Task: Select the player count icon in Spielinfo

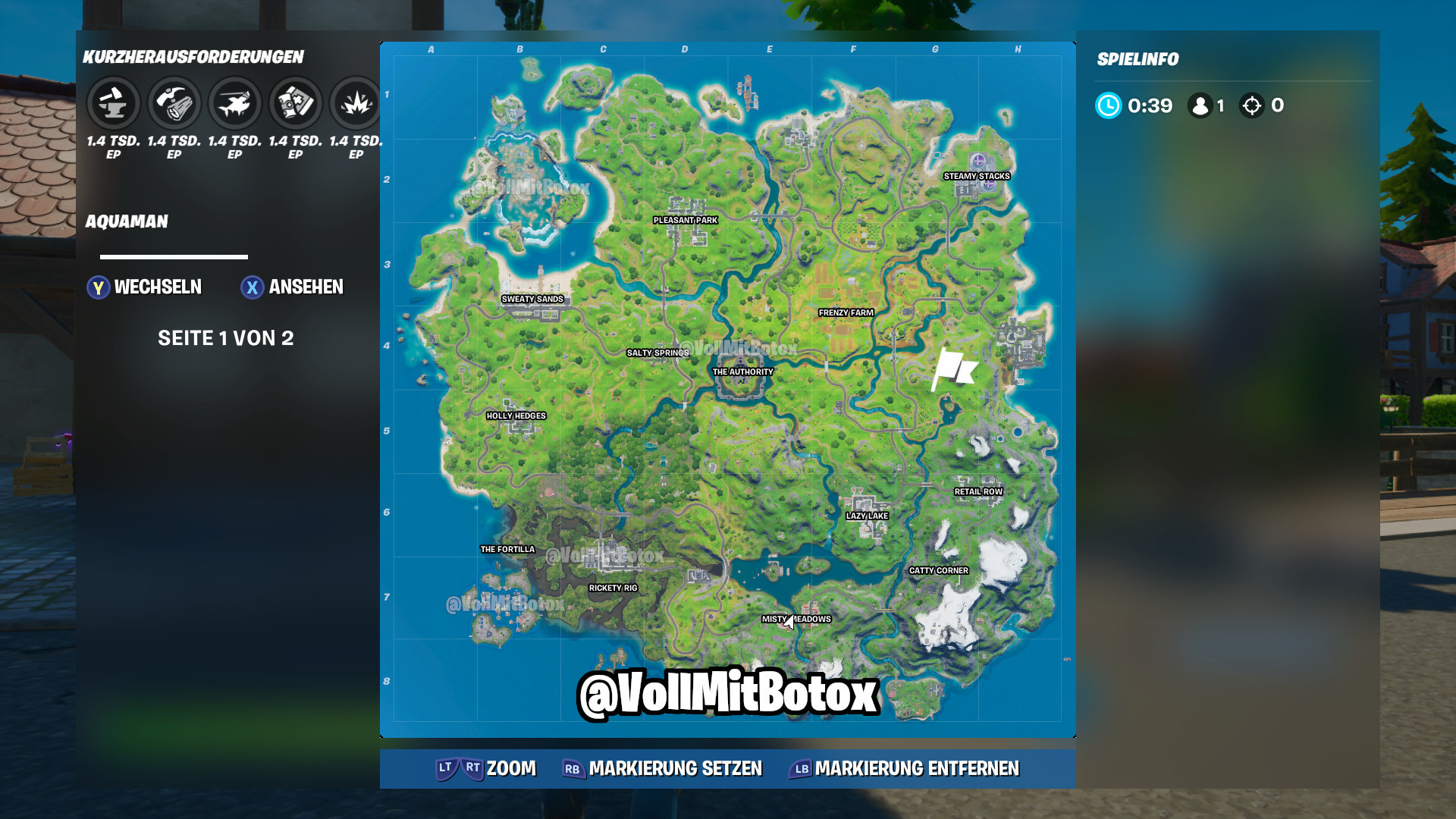Action: (1199, 106)
